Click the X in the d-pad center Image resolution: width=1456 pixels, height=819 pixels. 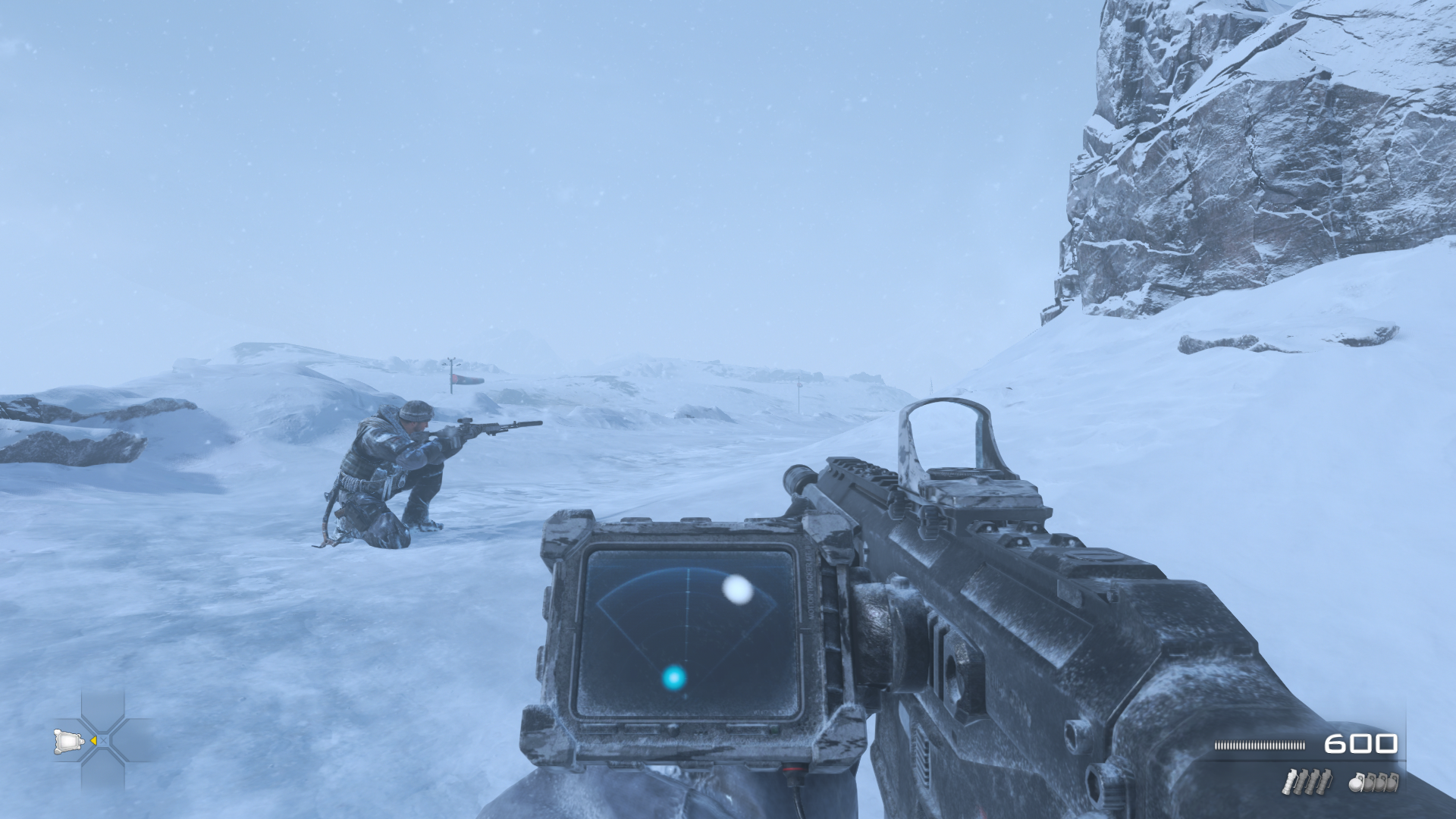coord(104,741)
